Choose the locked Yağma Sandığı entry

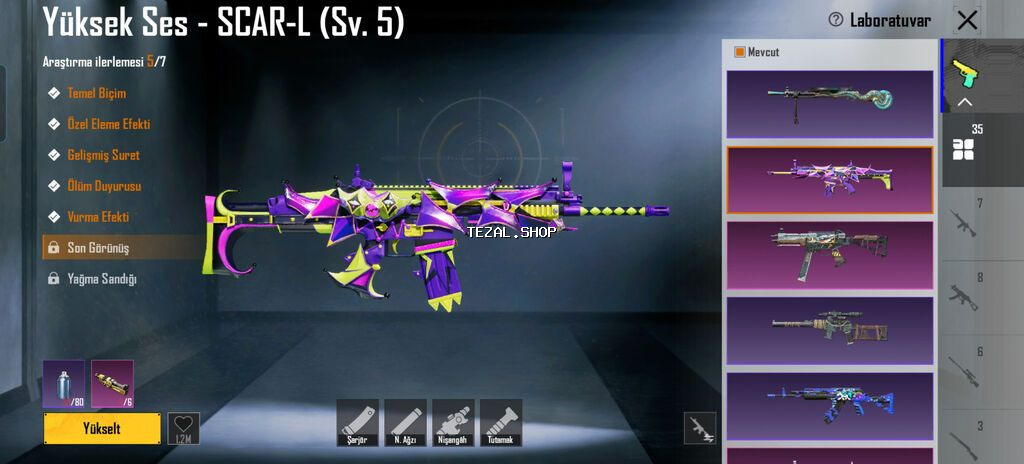click(101, 279)
